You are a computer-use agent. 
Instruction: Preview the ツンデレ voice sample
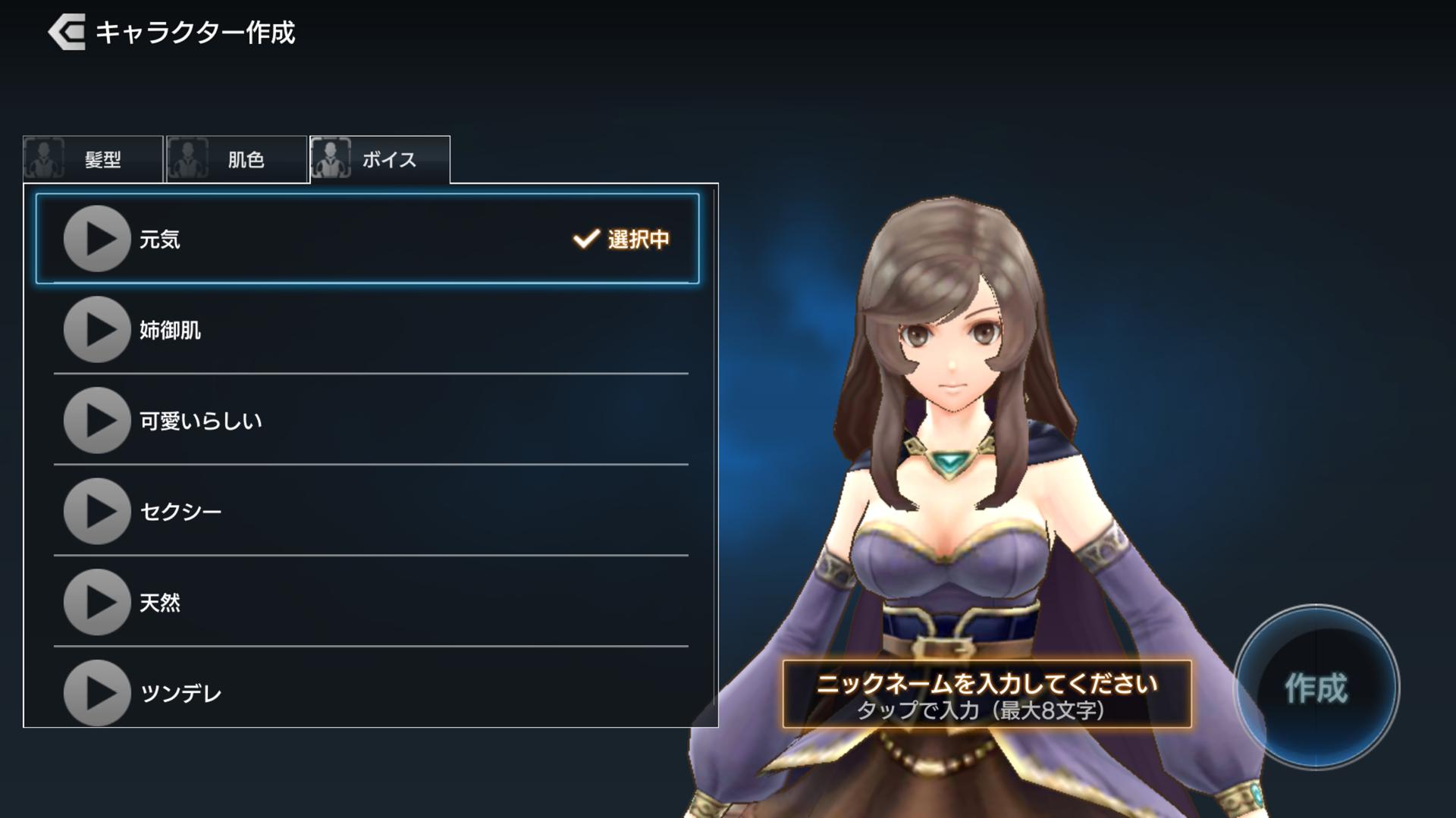click(96, 692)
